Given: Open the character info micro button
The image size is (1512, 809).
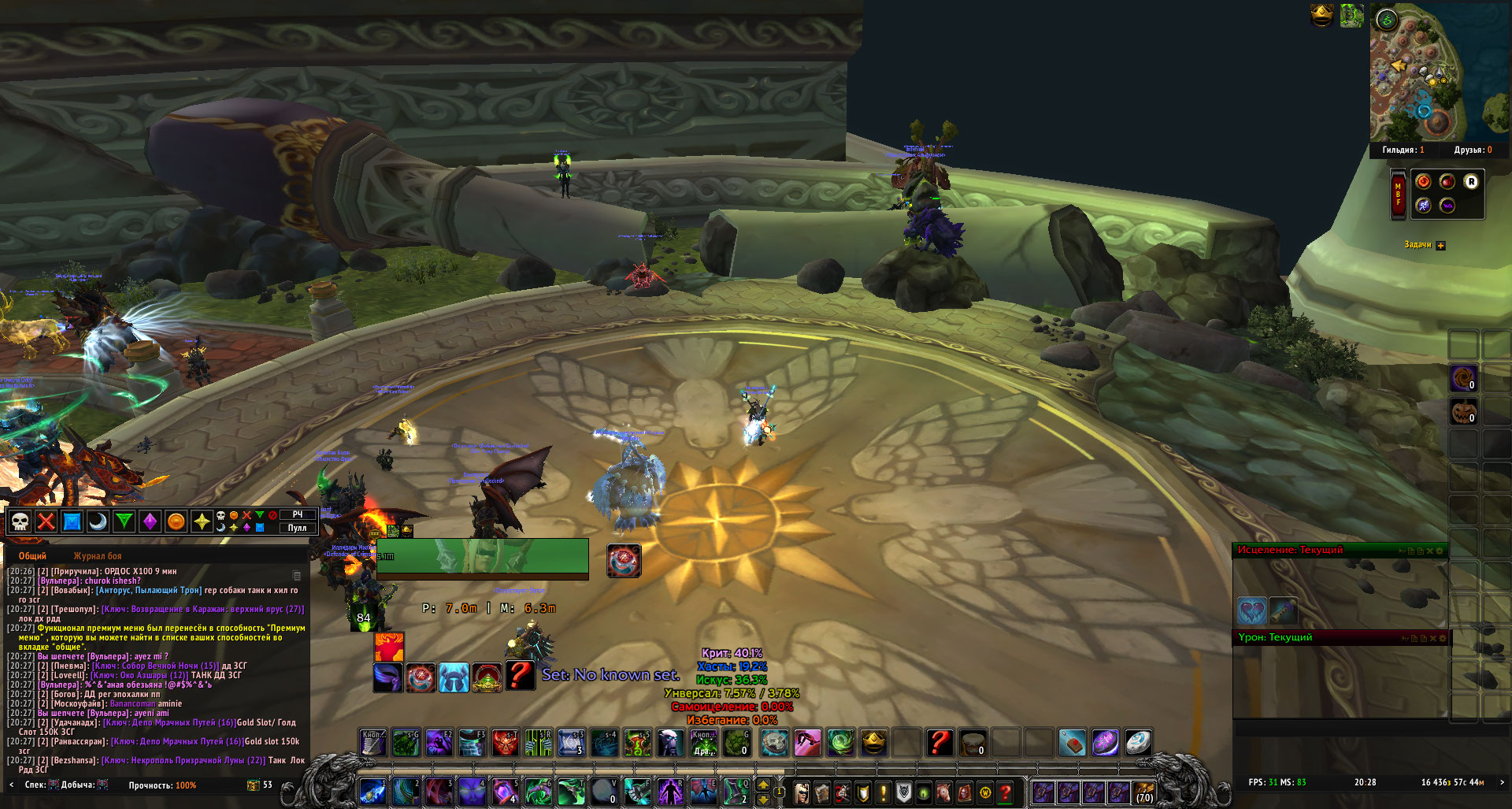Looking at the screenshot, I should pyautogui.click(x=801, y=792).
